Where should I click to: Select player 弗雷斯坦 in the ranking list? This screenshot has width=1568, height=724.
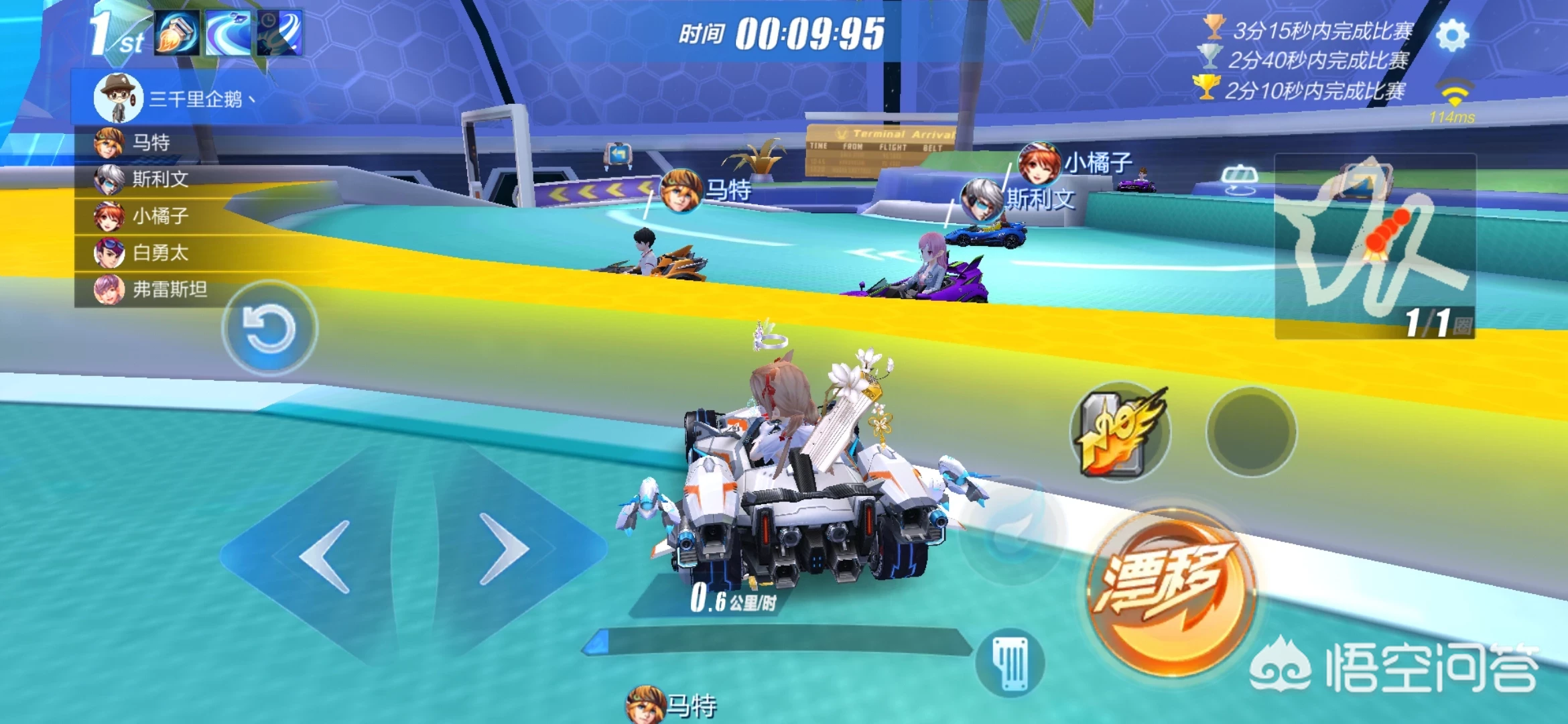point(169,290)
